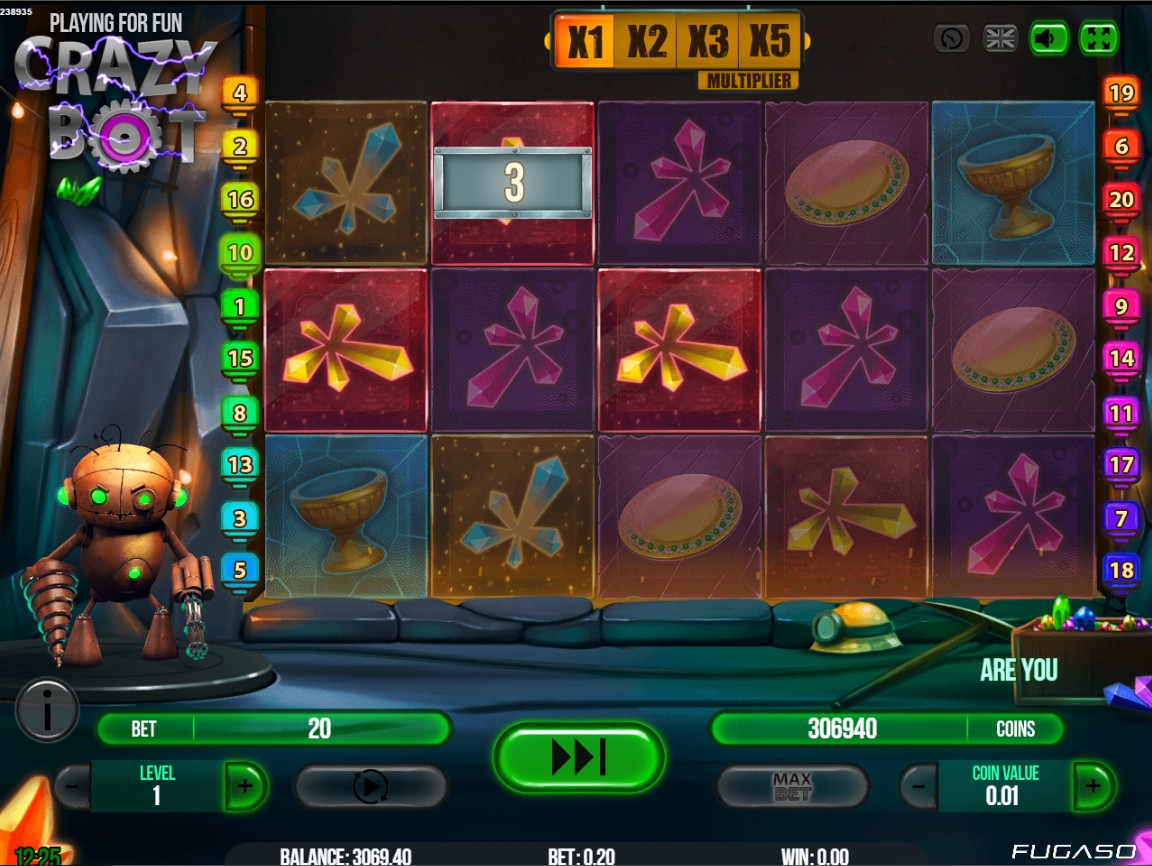Spin the reels with the green button
Screen dimensions: 1152x866
(x=578, y=757)
